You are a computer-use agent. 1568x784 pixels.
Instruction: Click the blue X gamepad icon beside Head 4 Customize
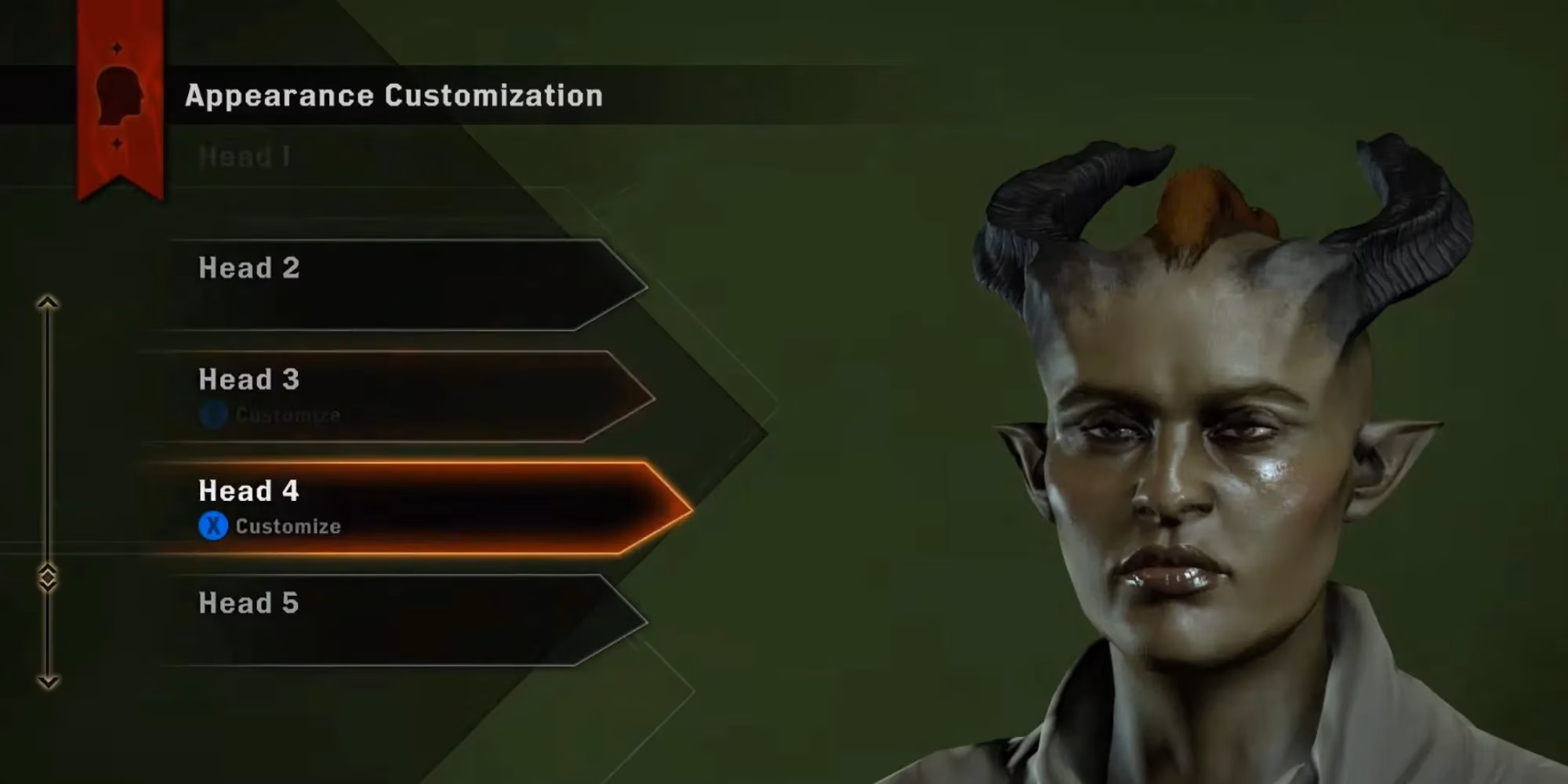[x=214, y=527]
